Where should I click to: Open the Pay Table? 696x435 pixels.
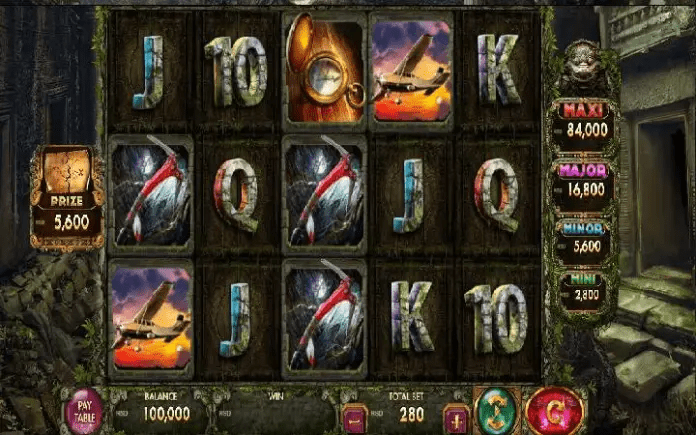pos(83,410)
